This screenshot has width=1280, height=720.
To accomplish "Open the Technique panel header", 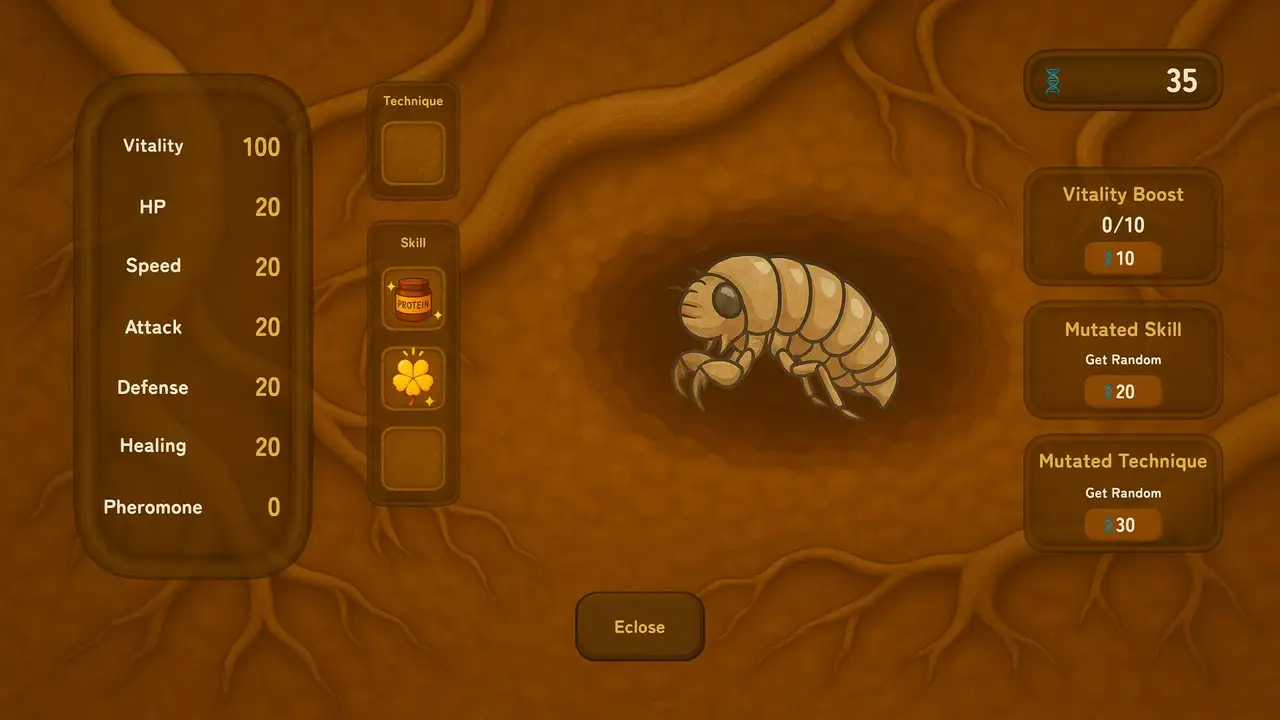I will pos(413,100).
